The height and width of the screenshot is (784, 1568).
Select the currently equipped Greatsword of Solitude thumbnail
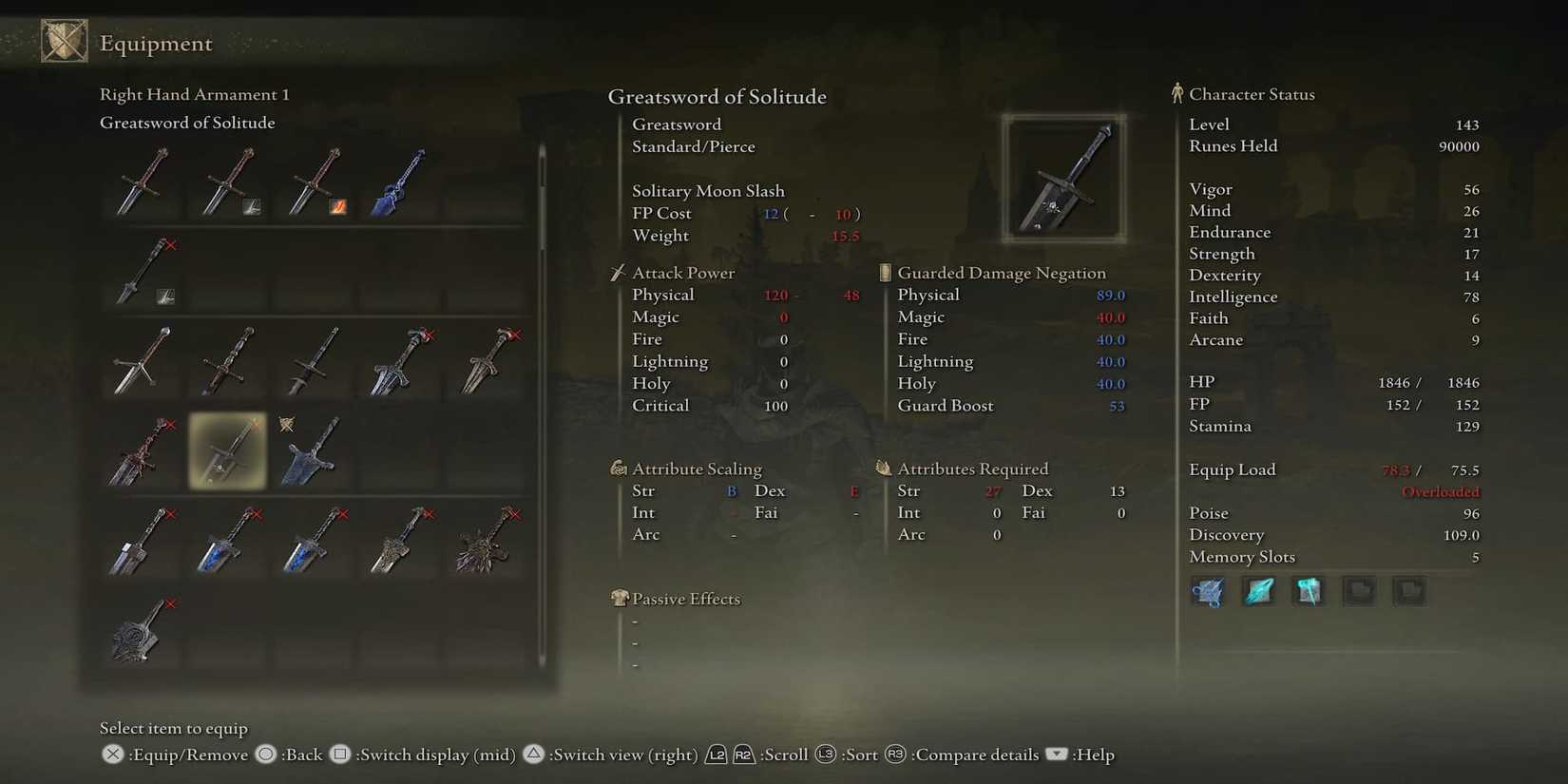tap(228, 453)
